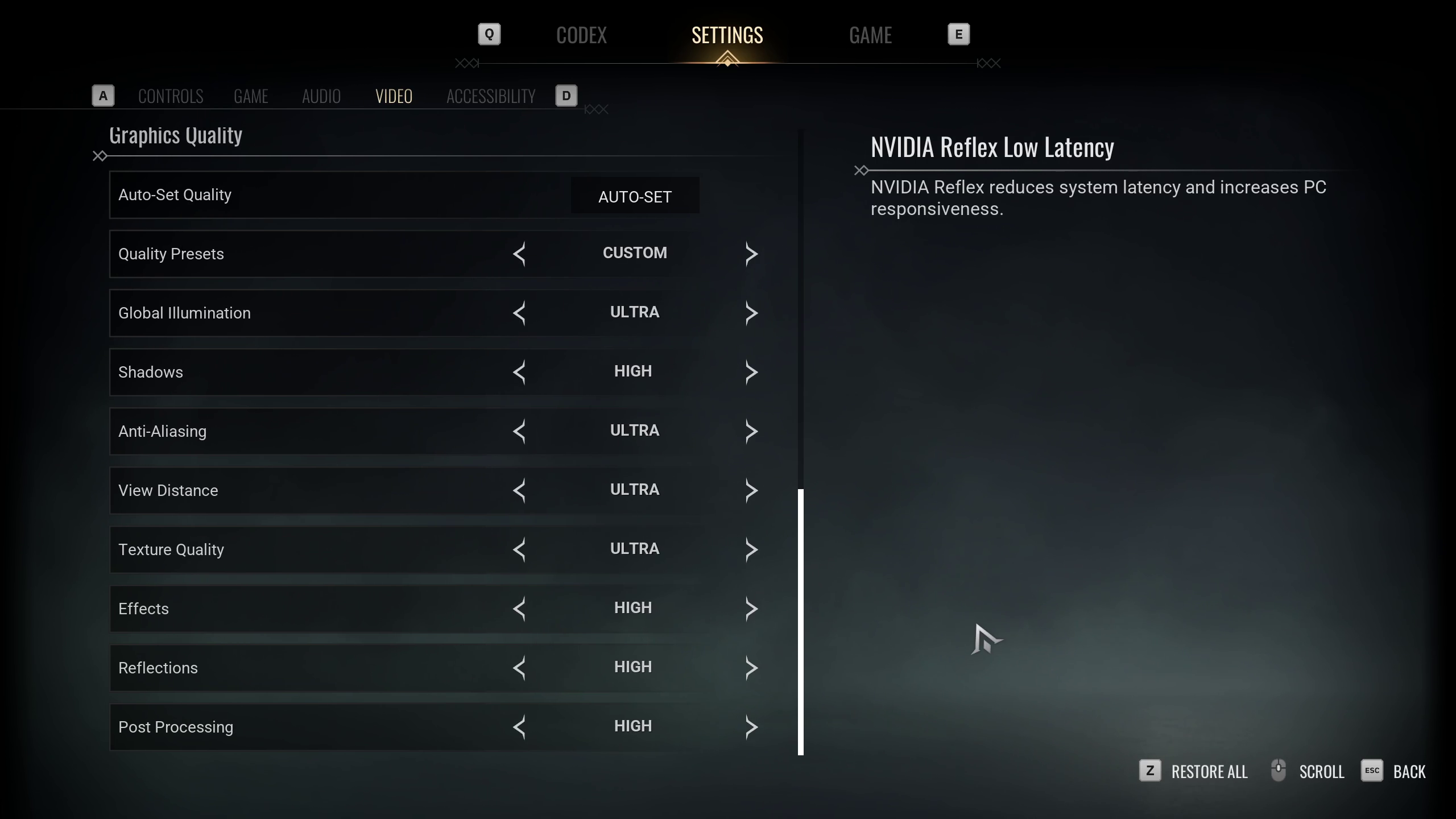Open the top-level Game tab

(x=870, y=35)
